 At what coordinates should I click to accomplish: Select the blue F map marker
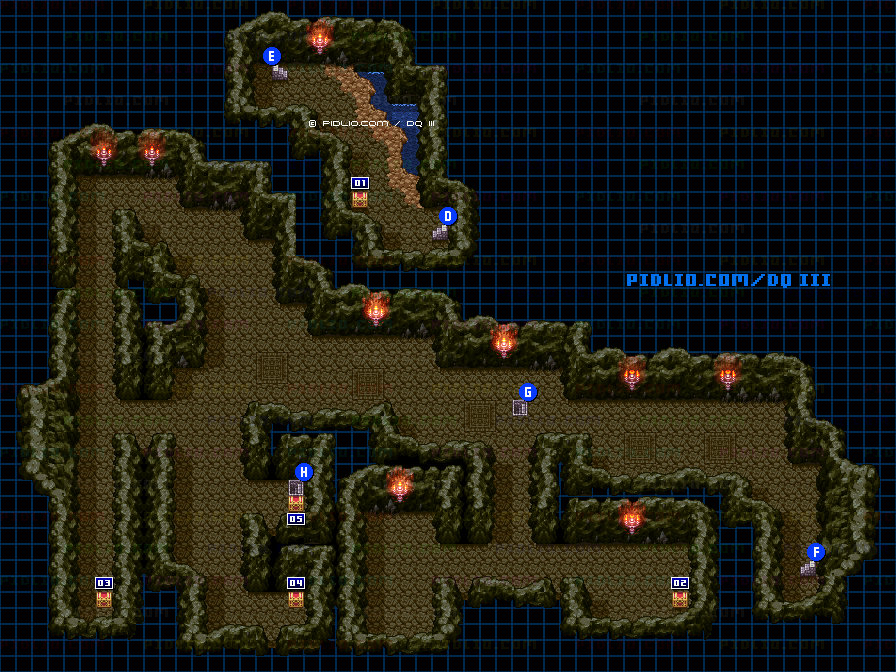(816, 552)
